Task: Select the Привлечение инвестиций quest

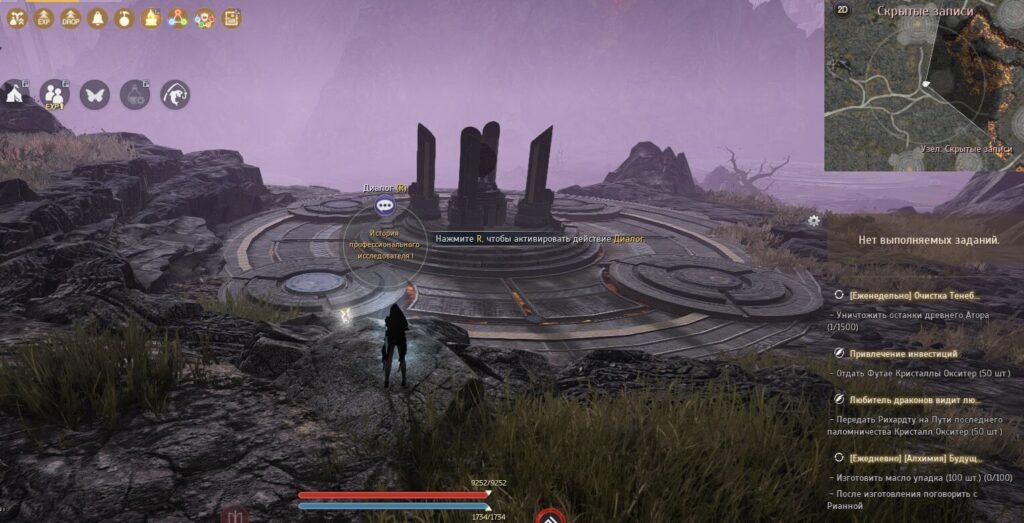Action: (x=903, y=353)
